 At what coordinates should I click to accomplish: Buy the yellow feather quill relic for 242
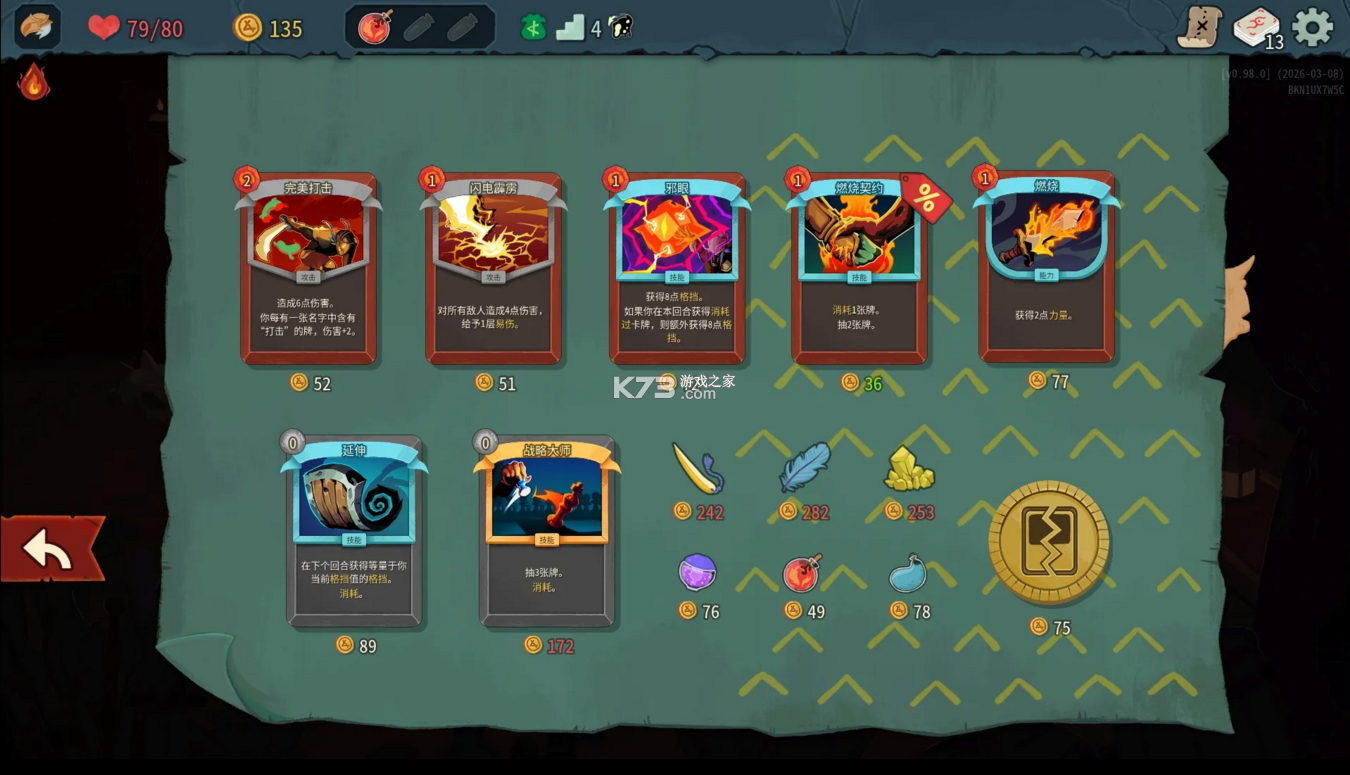click(697, 468)
